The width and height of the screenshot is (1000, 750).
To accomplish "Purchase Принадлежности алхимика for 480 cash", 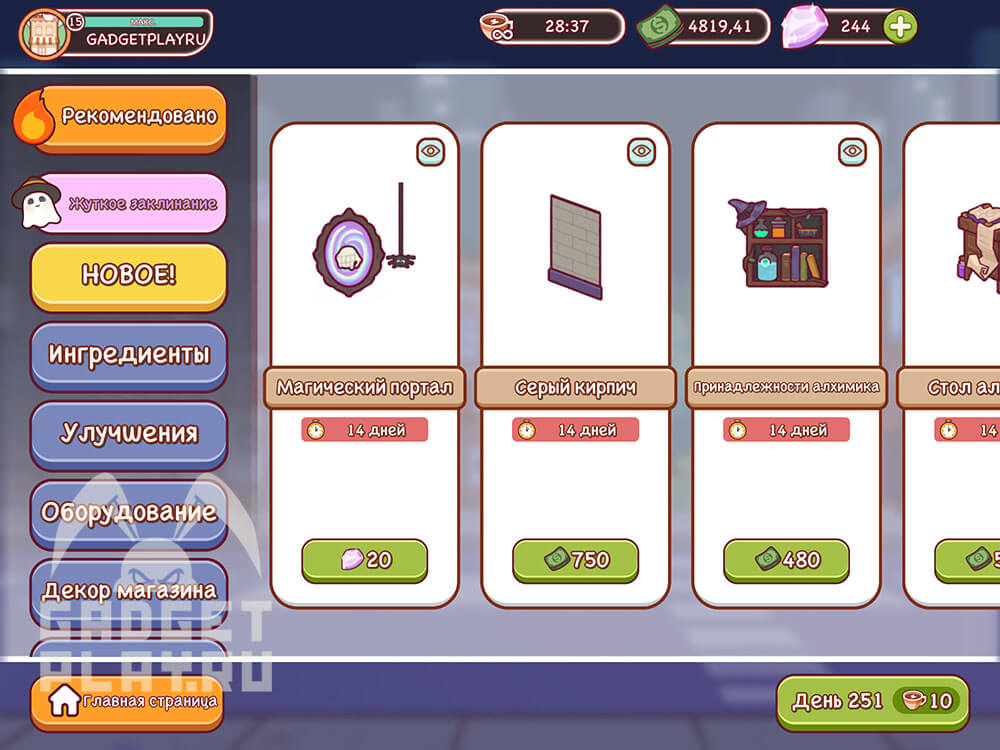I will click(786, 560).
